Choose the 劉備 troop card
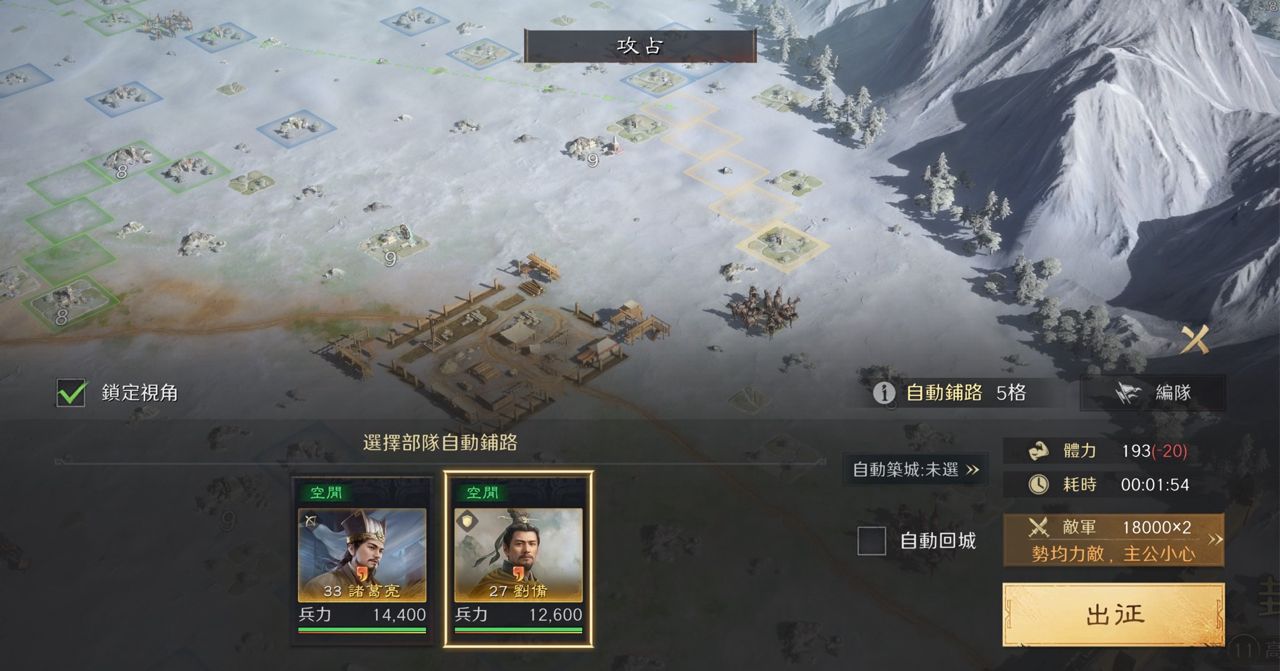Image resolution: width=1280 pixels, height=671 pixels. point(518,558)
